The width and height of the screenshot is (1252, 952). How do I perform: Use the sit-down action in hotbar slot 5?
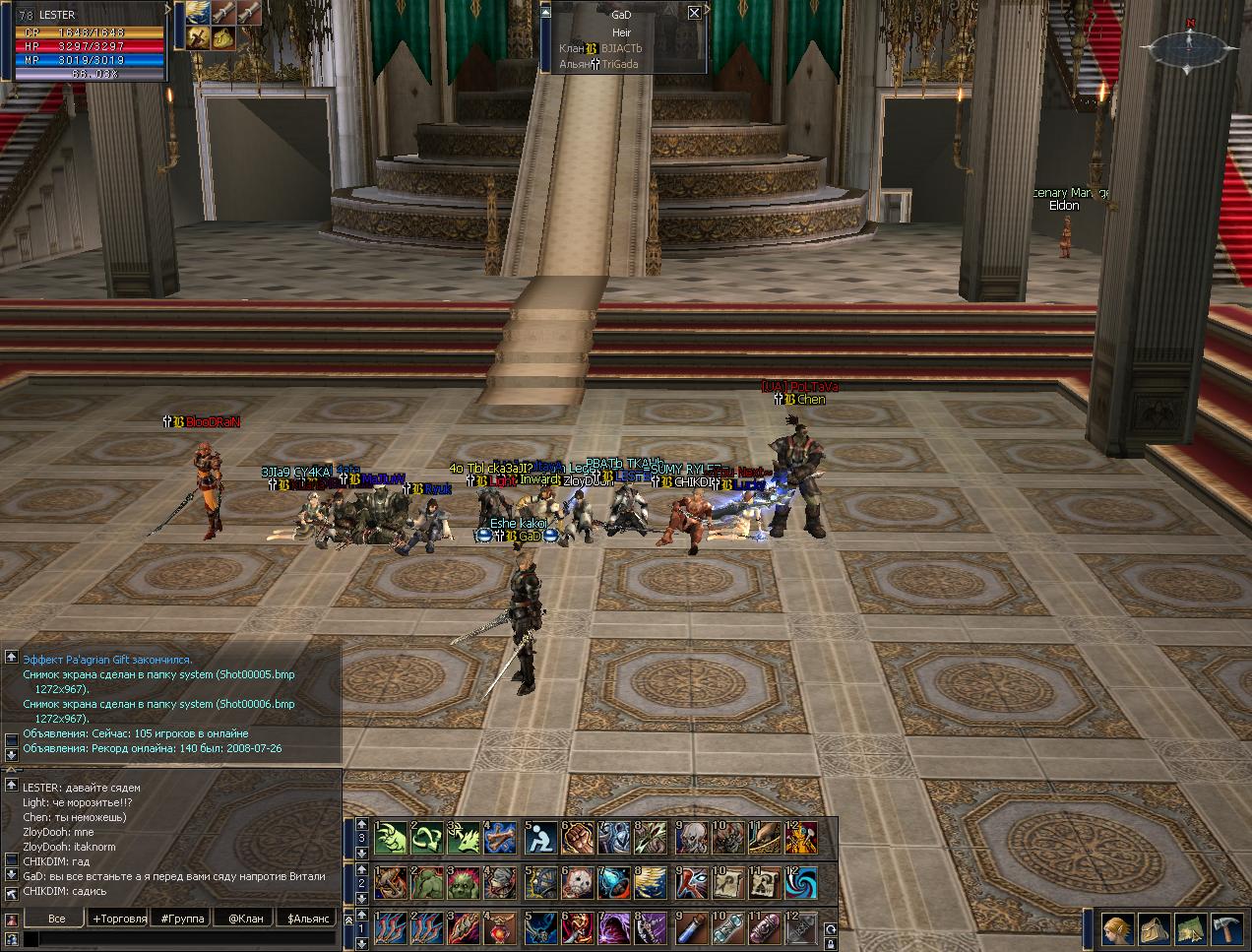(540, 839)
